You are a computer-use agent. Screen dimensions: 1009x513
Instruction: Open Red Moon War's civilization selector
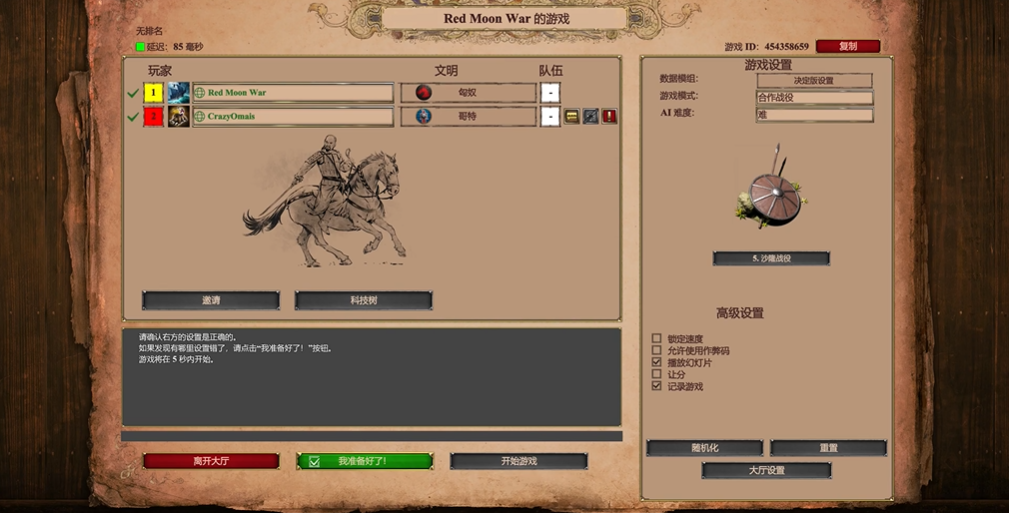468,93
